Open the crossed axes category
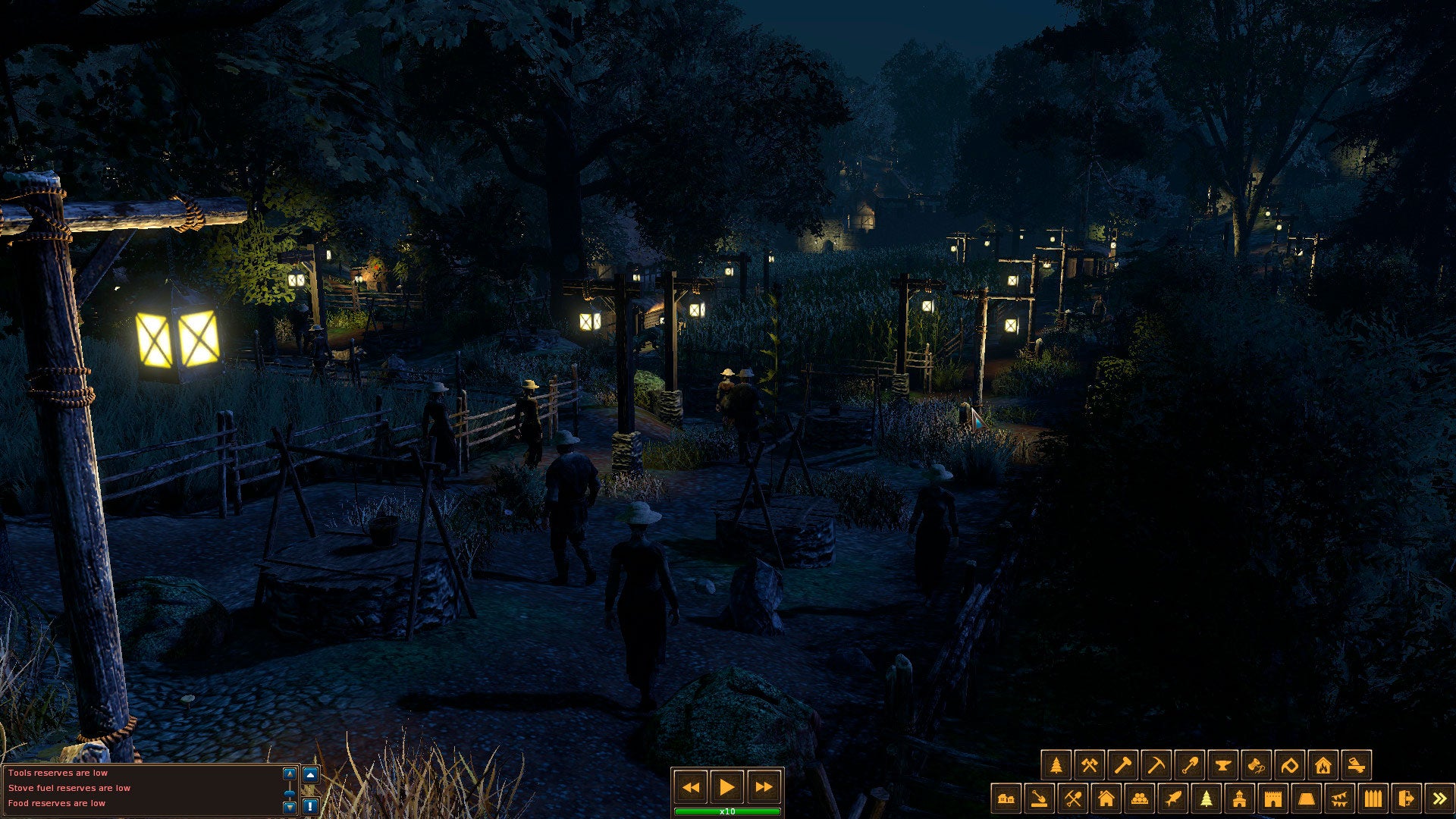 point(1089,765)
